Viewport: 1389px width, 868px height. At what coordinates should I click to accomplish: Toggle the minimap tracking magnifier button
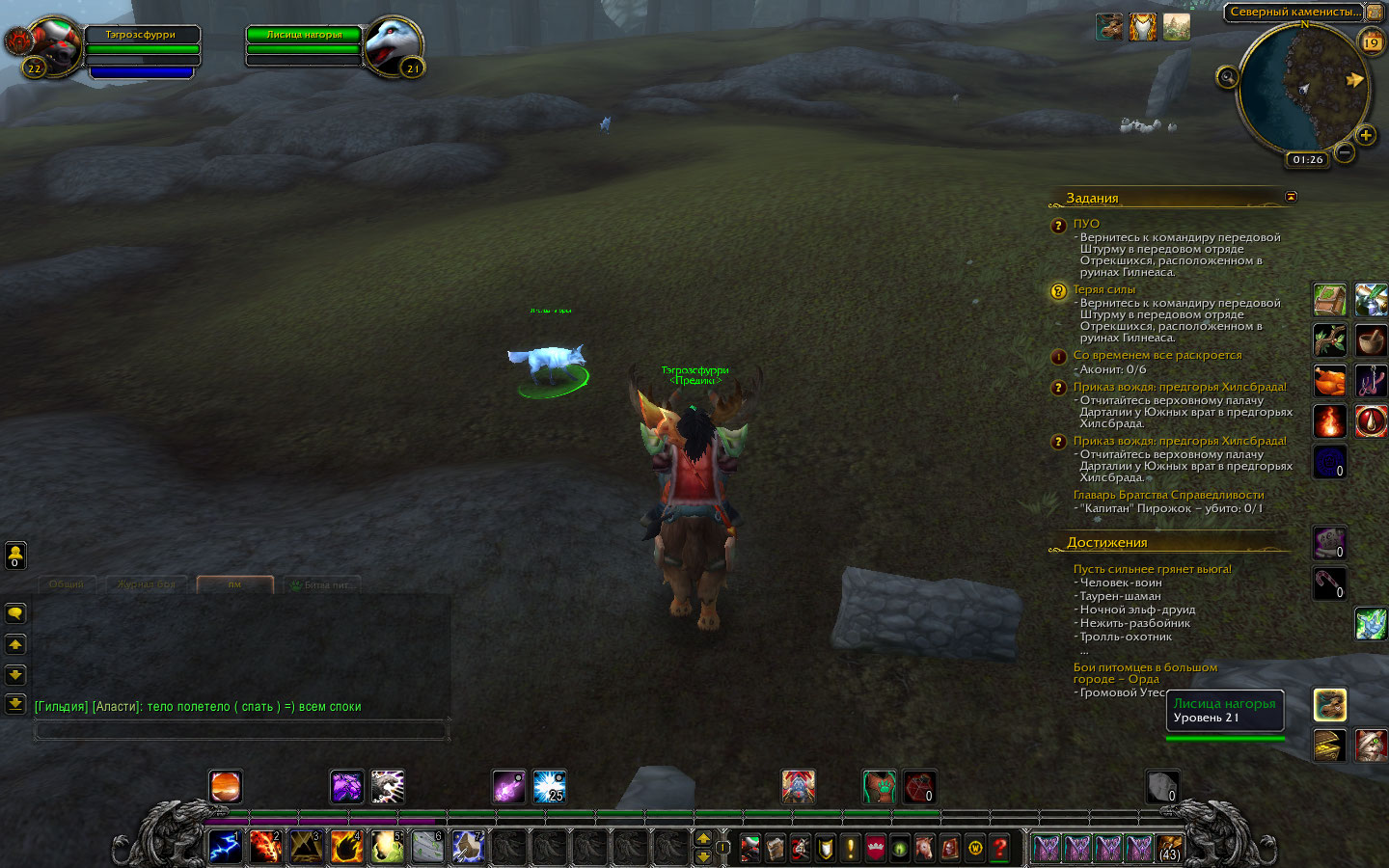tap(1227, 77)
